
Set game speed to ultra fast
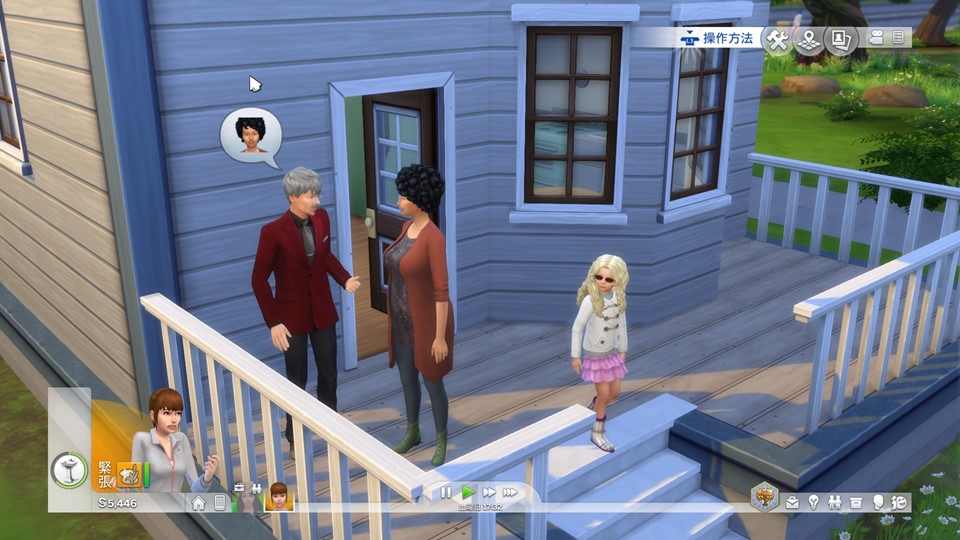510,492
